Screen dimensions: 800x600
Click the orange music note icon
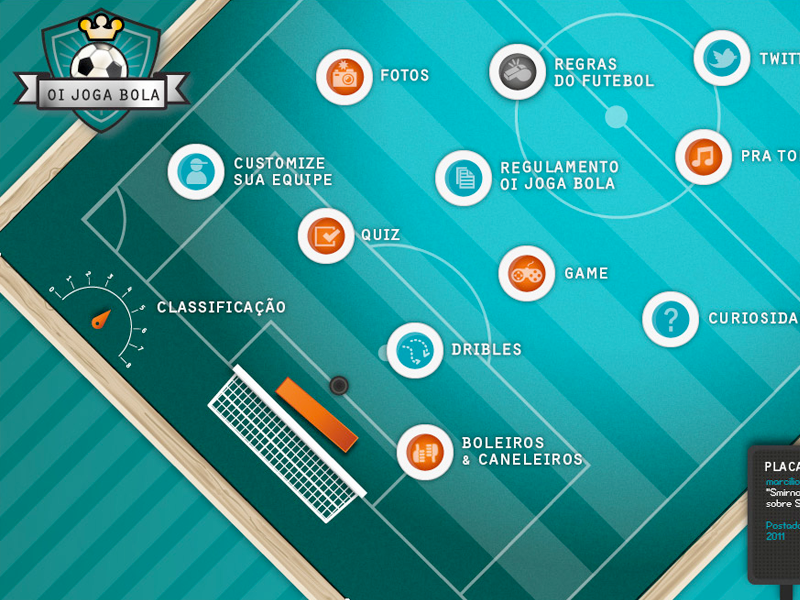click(703, 157)
